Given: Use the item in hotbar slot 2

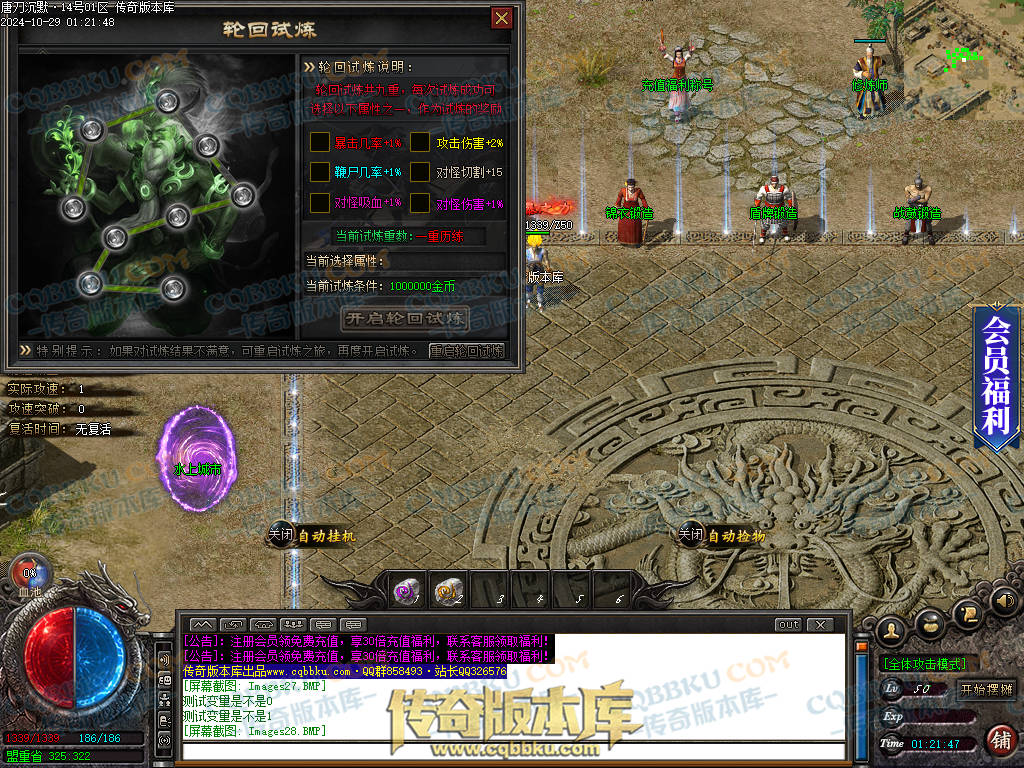Looking at the screenshot, I should click(x=449, y=592).
